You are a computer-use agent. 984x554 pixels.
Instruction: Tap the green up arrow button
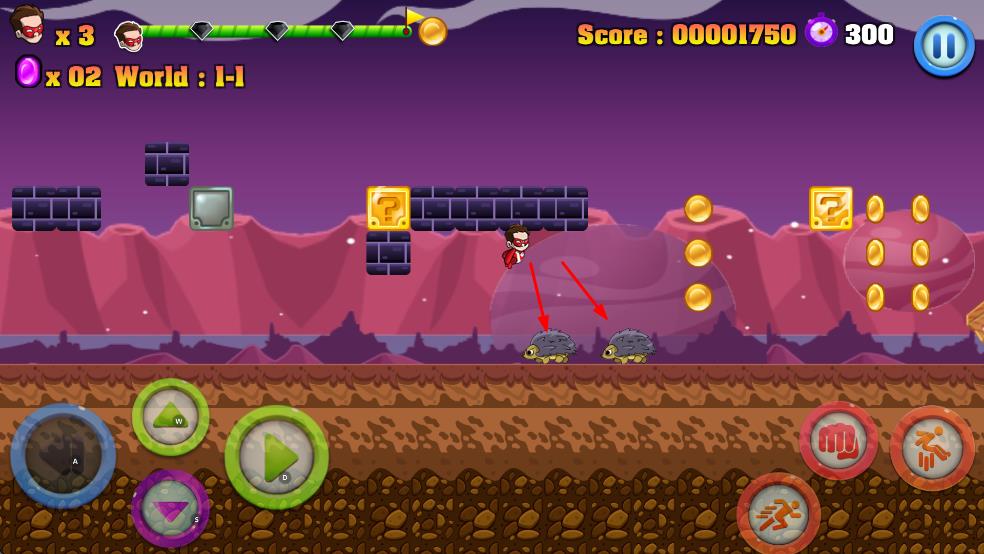pyautogui.click(x=170, y=417)
